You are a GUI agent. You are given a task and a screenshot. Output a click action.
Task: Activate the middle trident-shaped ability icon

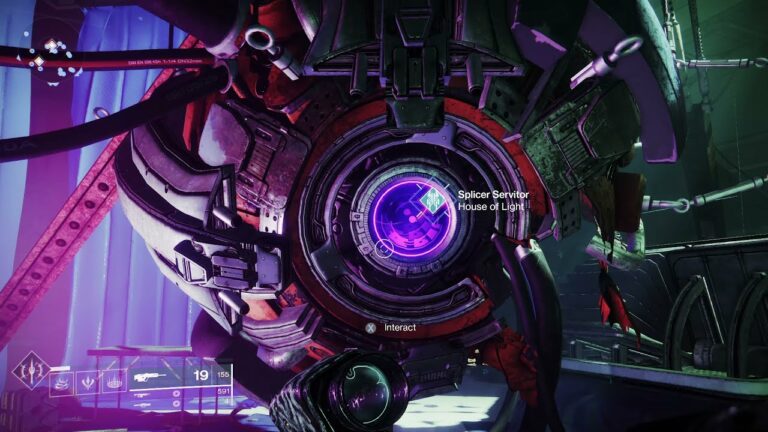86,381
